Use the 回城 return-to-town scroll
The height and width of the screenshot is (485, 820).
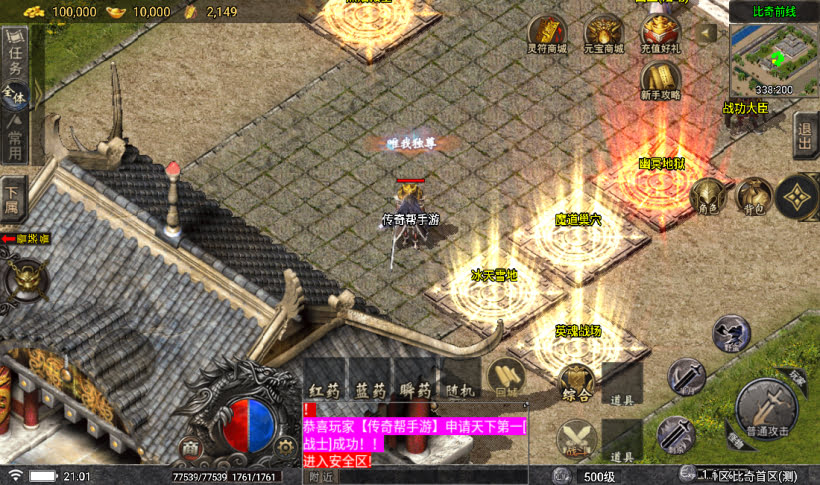505,378
